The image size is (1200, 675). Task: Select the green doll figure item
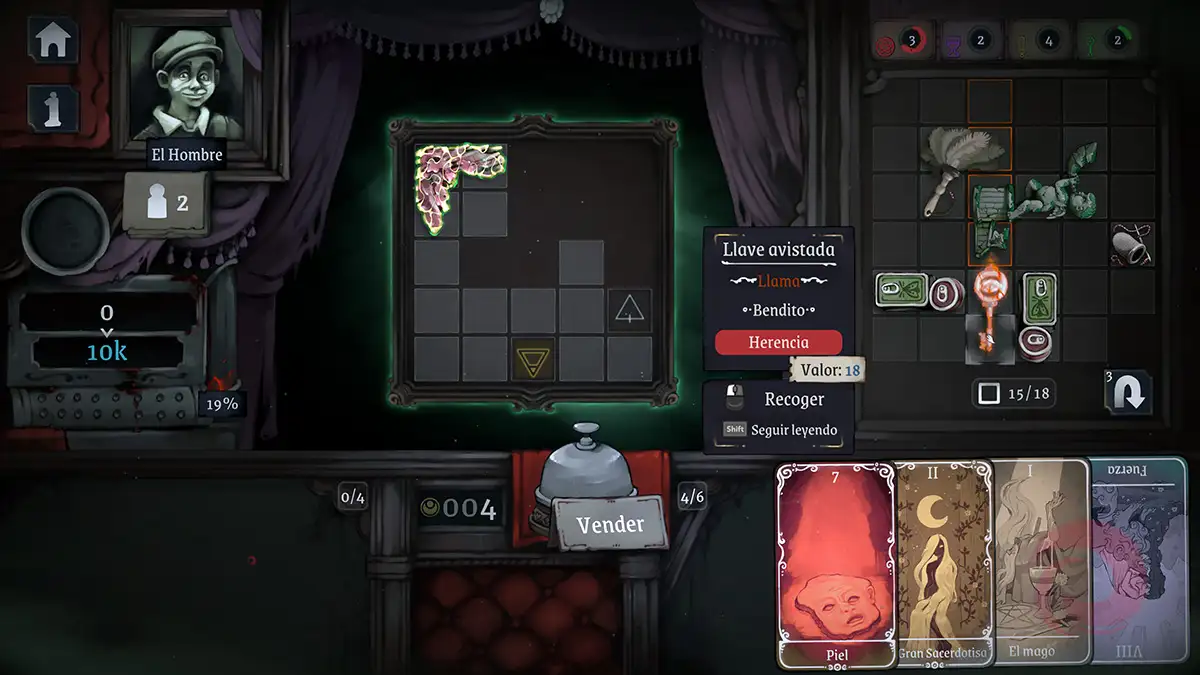(1056, 184)
